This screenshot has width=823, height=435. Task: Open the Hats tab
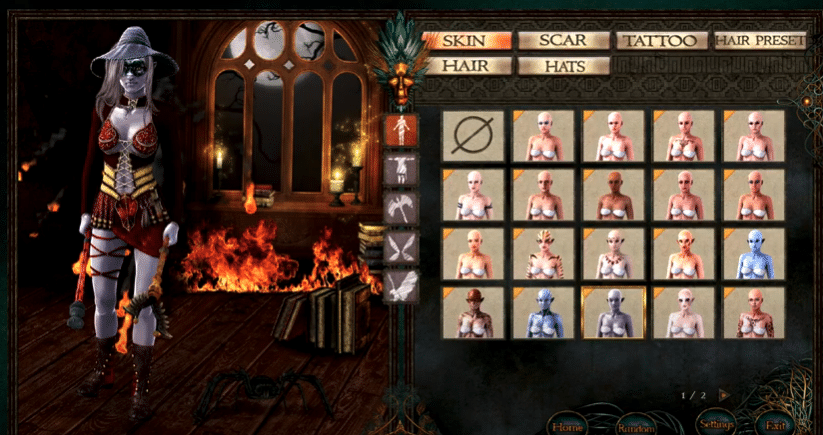click(563, 66)
